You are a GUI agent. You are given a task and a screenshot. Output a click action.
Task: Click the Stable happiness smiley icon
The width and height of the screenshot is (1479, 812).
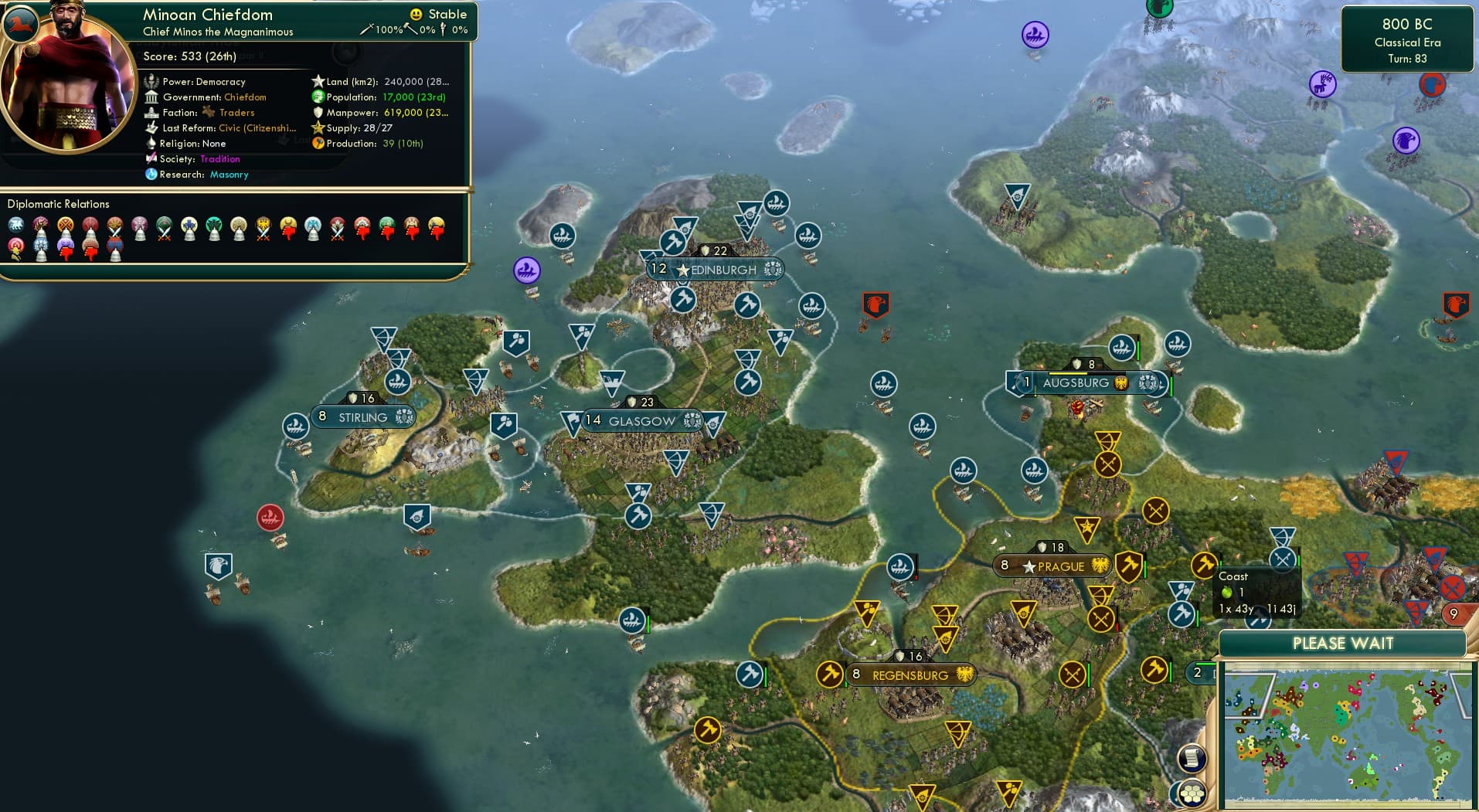point(415,14)
